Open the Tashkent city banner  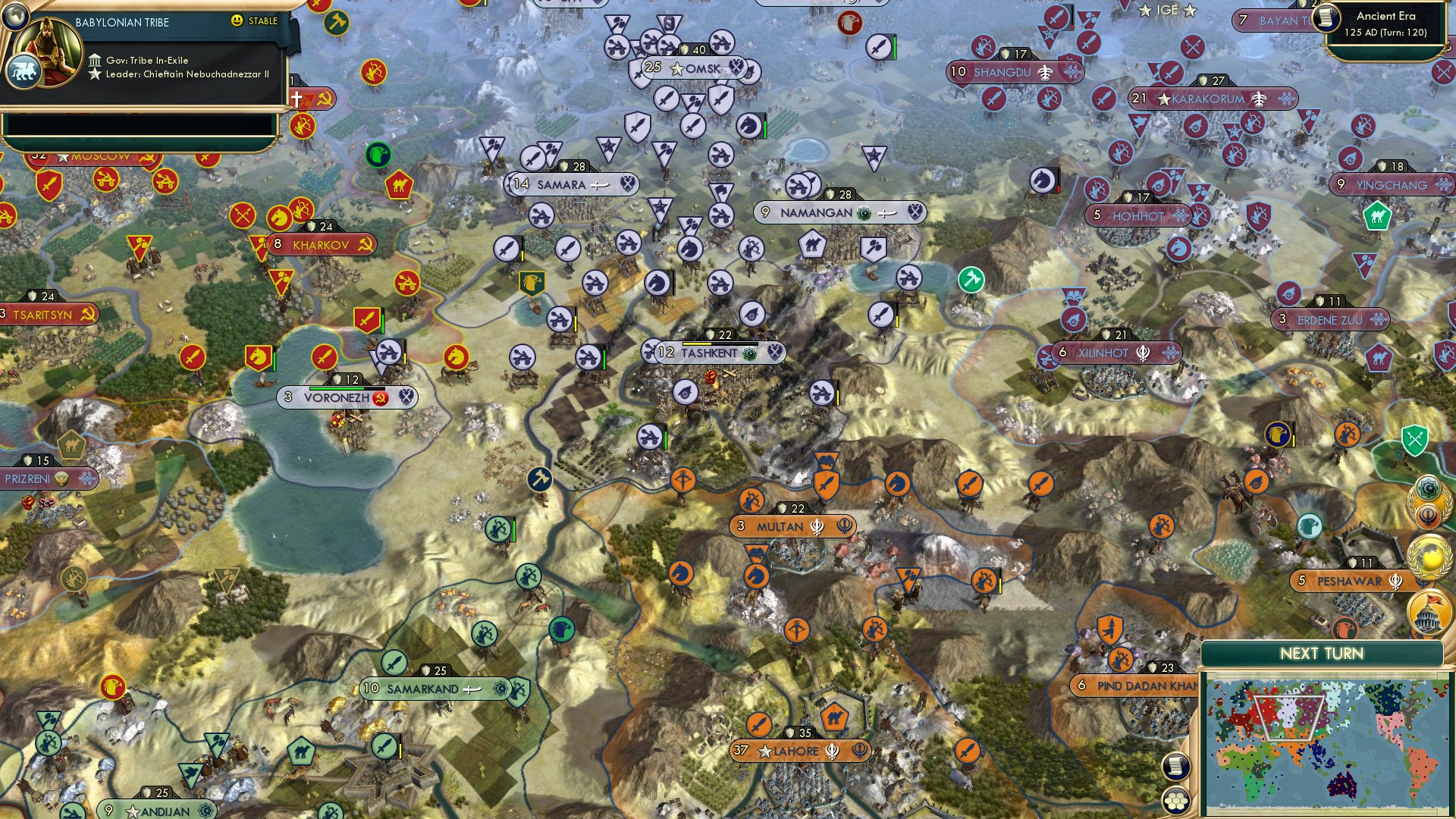(x=713, y=353)
